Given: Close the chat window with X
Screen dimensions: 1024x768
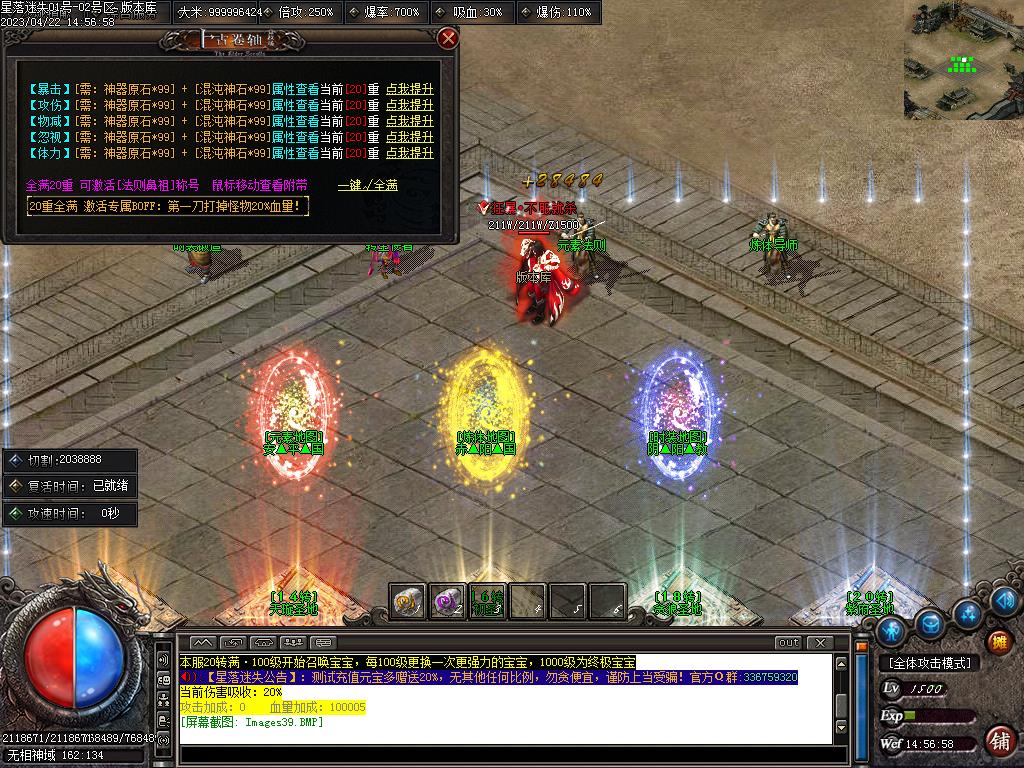Looking at the screenshot, I should point(820,642).
